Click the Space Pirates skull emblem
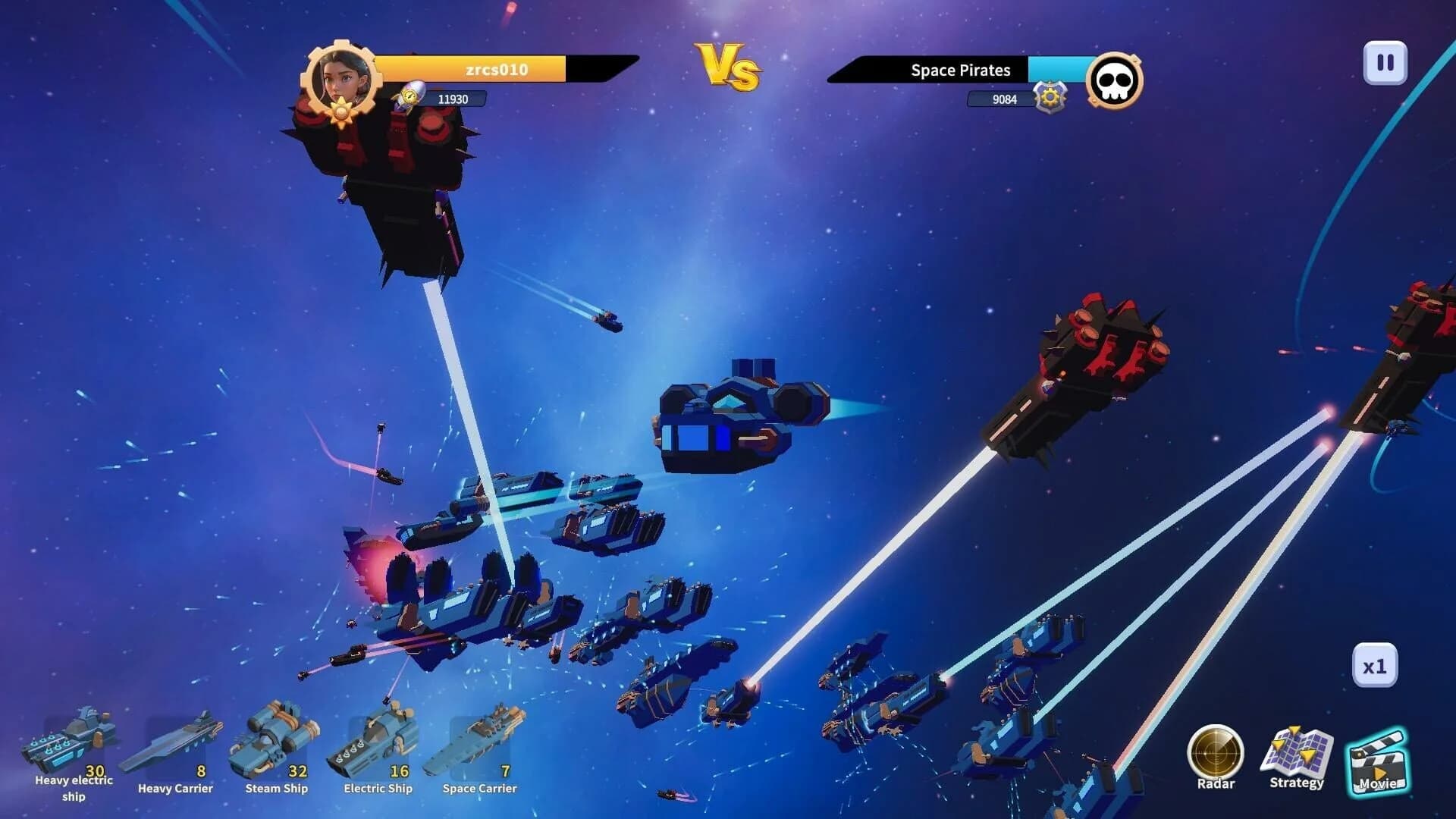 (1114, 82)
